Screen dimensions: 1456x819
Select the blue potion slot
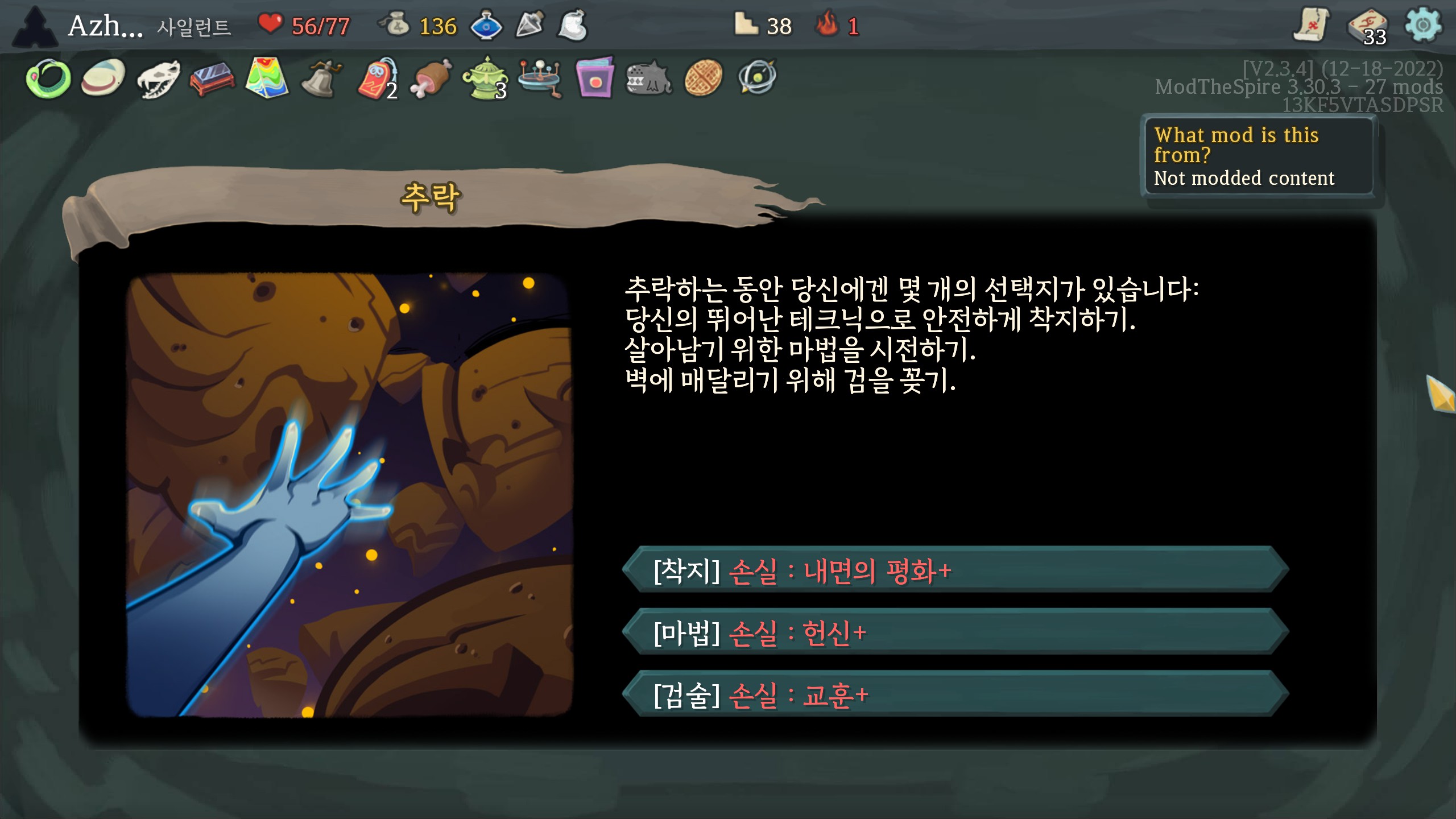[486, 26]
